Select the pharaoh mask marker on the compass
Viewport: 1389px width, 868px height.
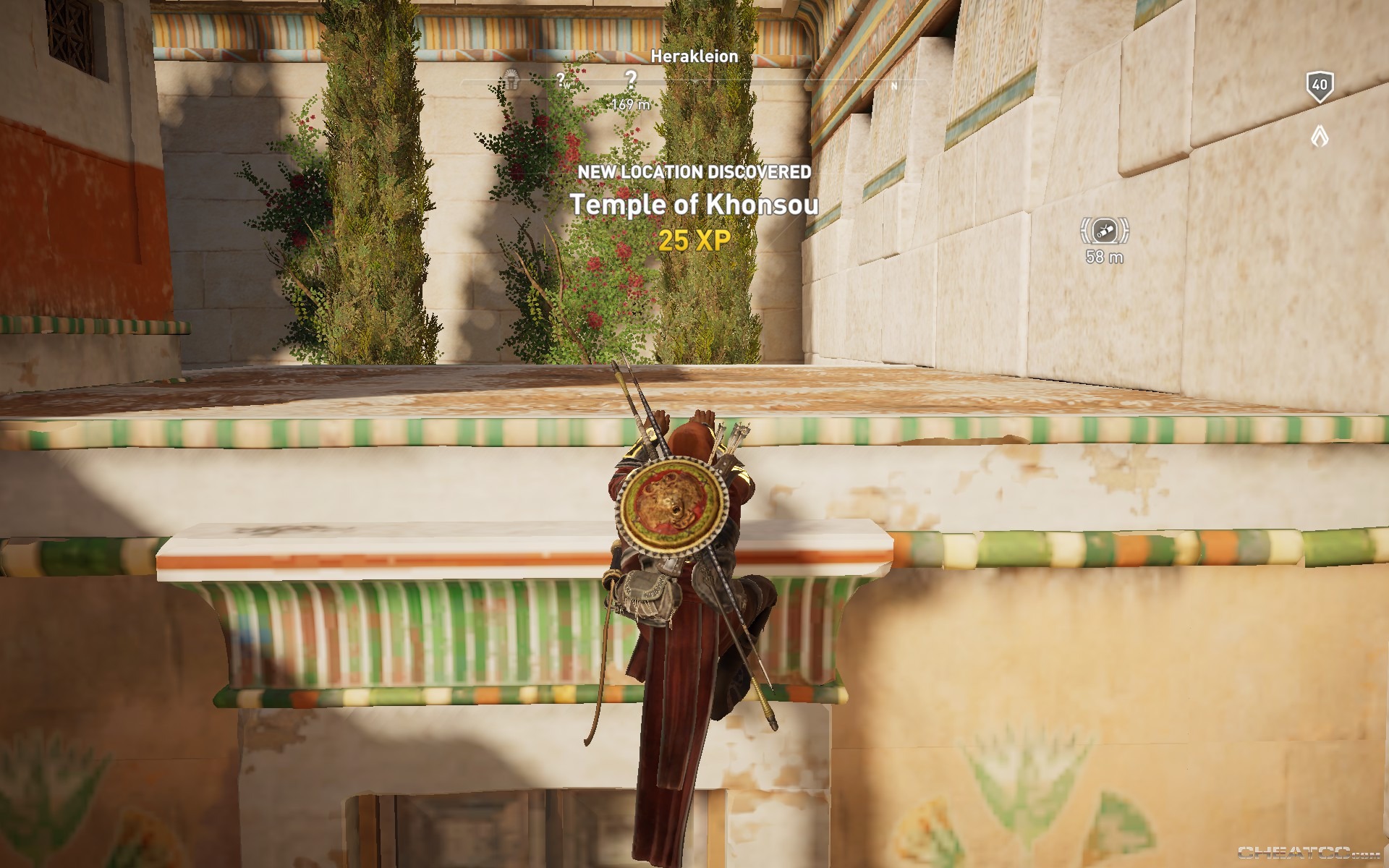[511, 78]
